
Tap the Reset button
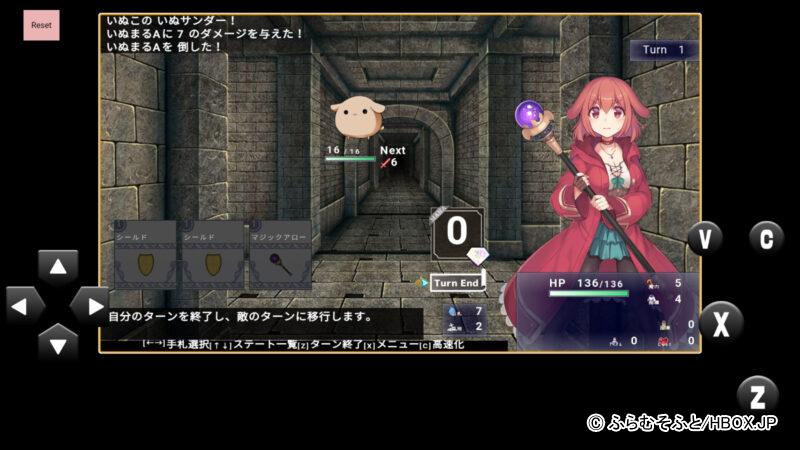[42, 25]
